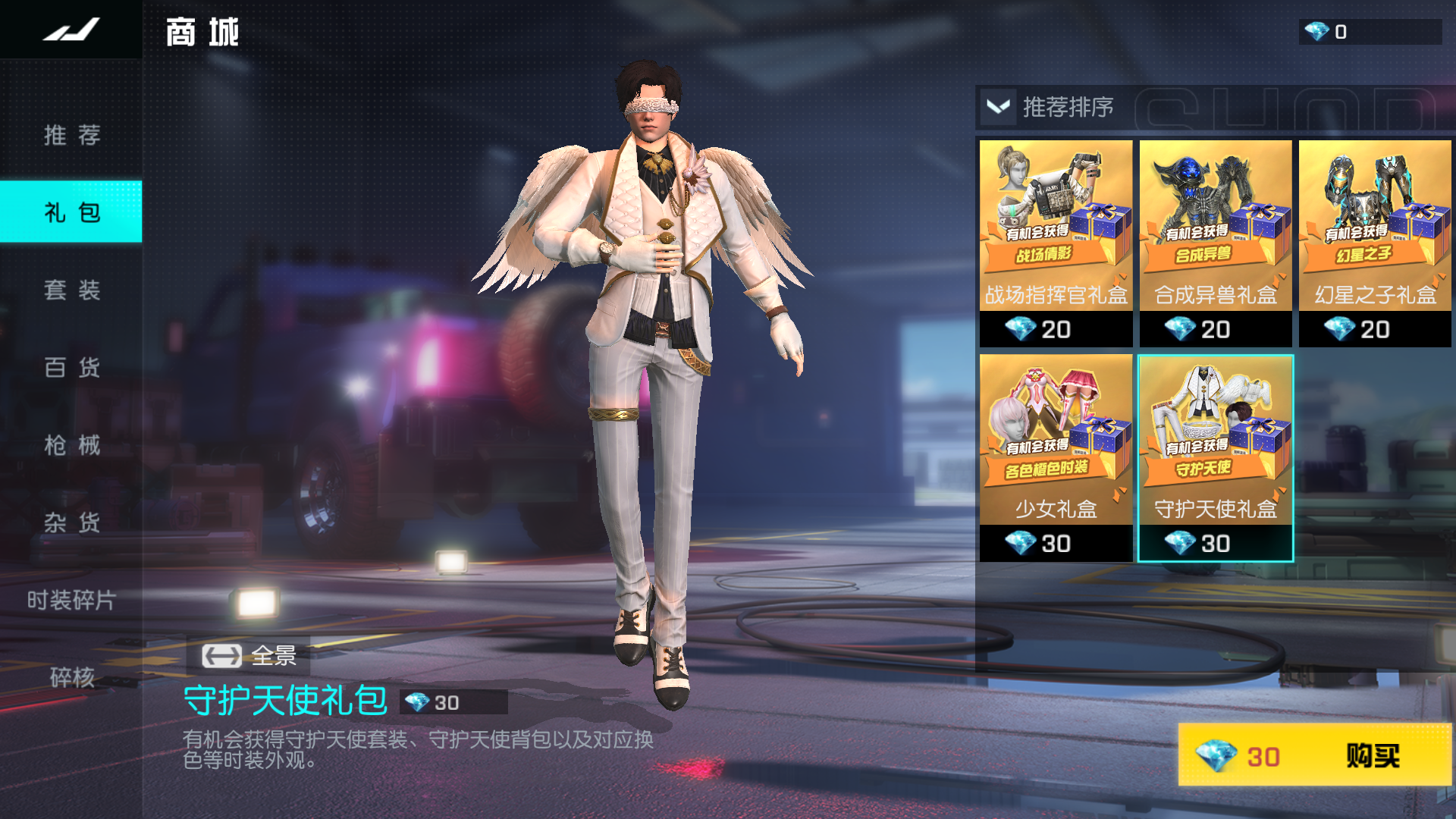Screen dimensions: 1456x819
Task: Pick the 幻星之子礼盒 gift box
Action: 1374,243
